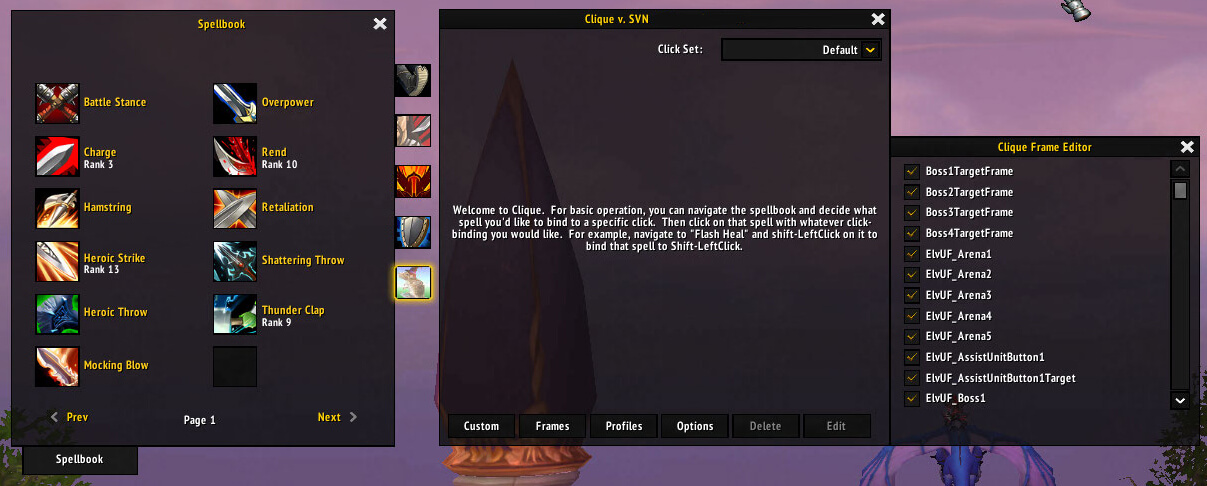Close the Clique v. SVN window

878,19
